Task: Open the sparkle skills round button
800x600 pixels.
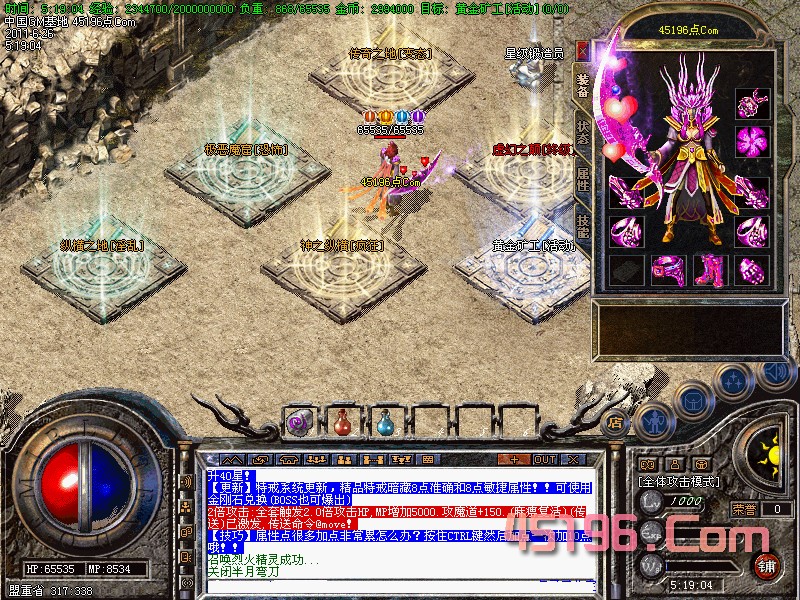Action: coord(734,381)
